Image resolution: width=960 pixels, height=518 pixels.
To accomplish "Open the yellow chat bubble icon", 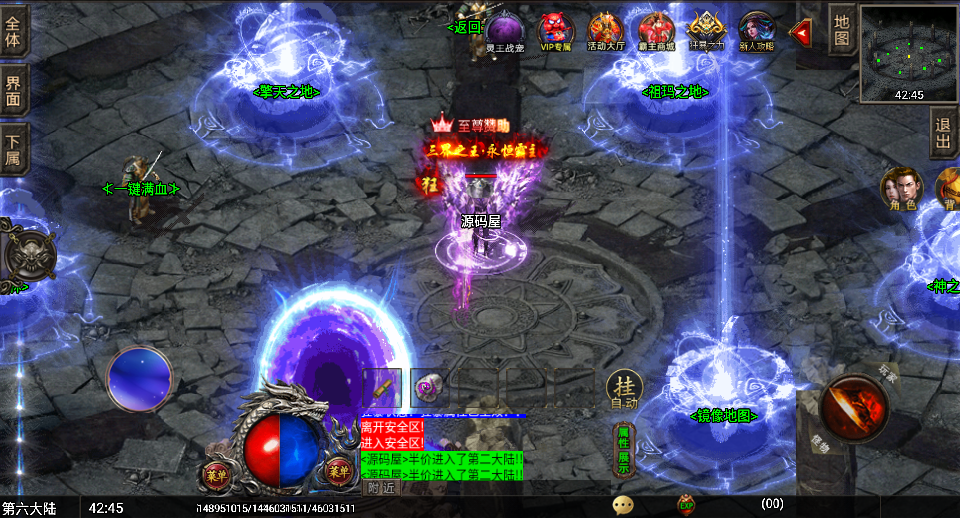I will [623, 505].
